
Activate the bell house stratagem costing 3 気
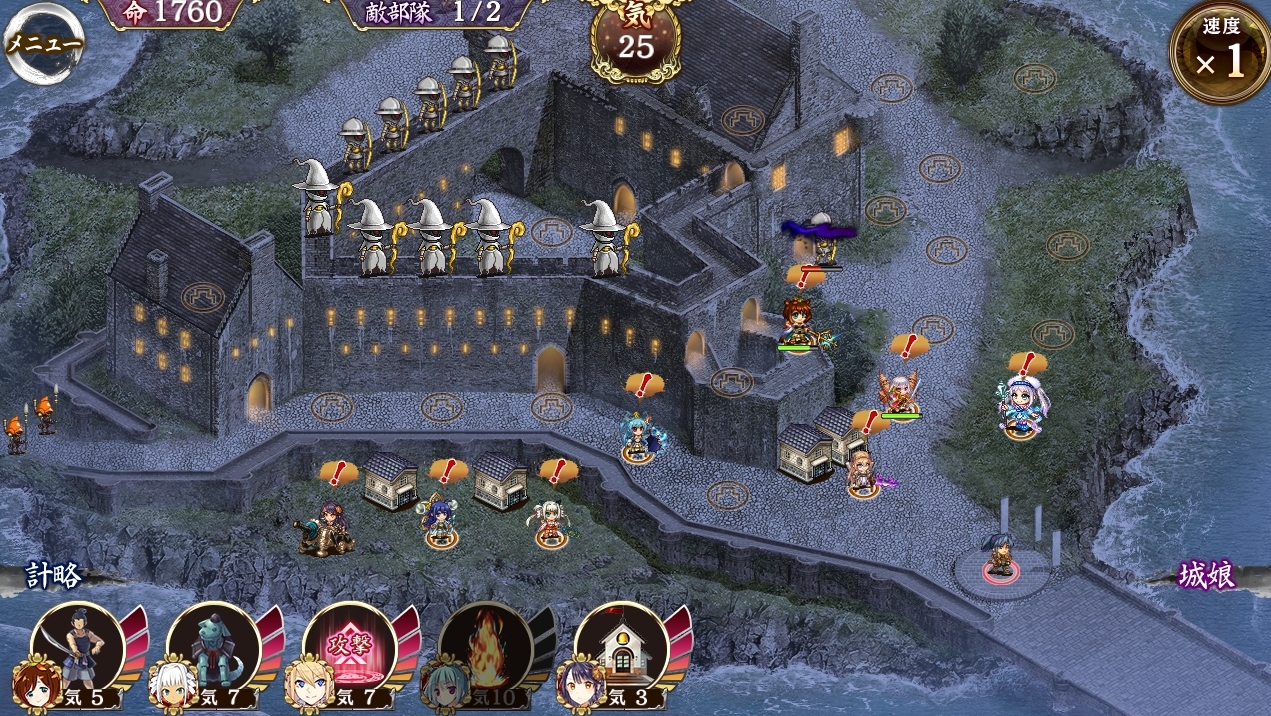pos(622,649)
